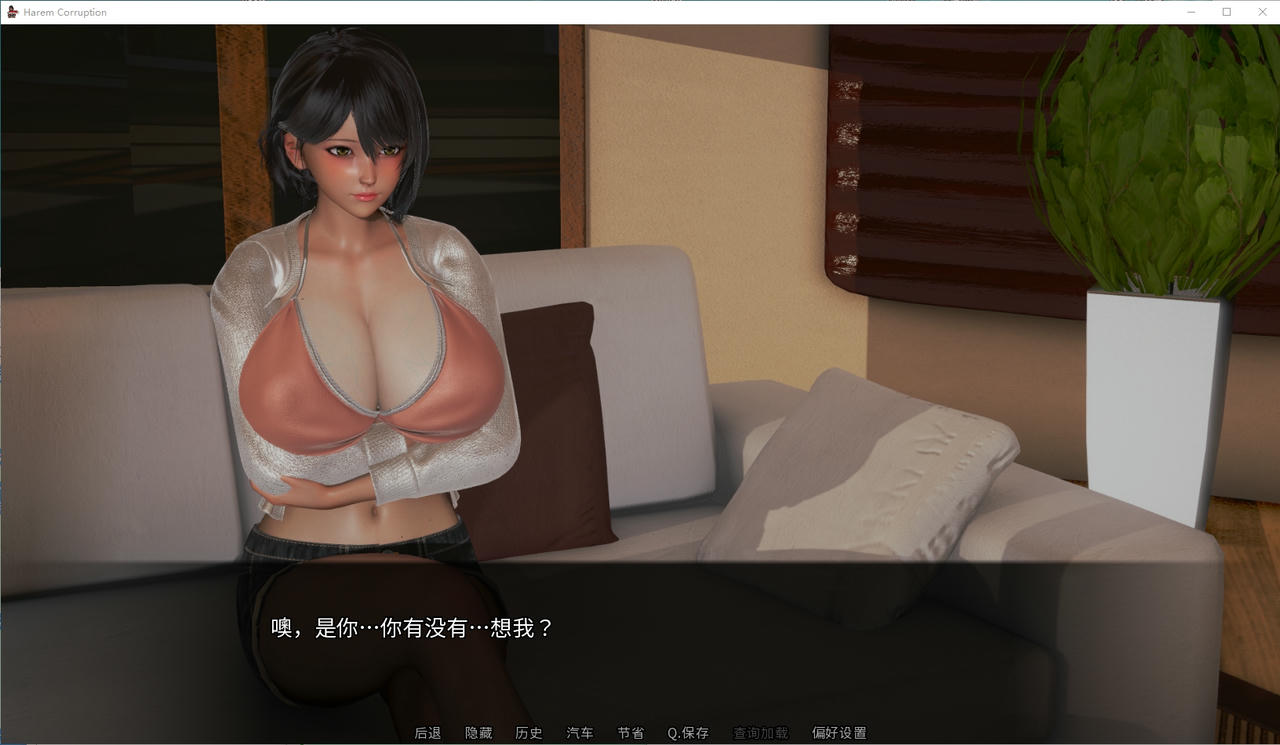Open the 历史 dialogue history log
The width and height of the screenshot is (1280, 745).
[529, 732]
